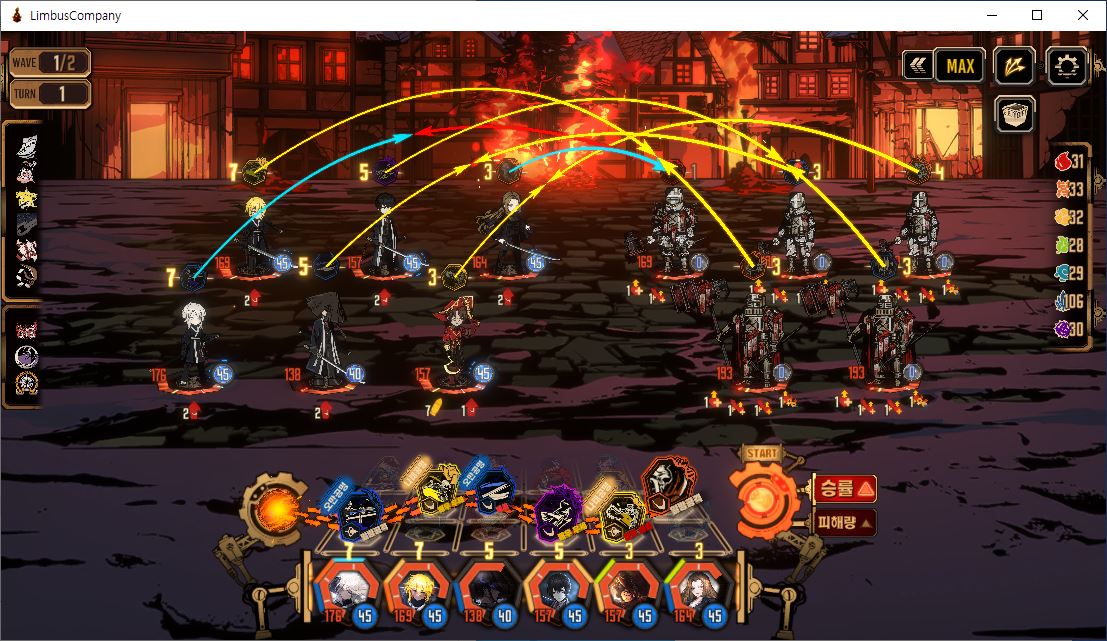Open the settings gear menu
The width and height of the screenshot is (1107, 641).
tap(1067, 66)
